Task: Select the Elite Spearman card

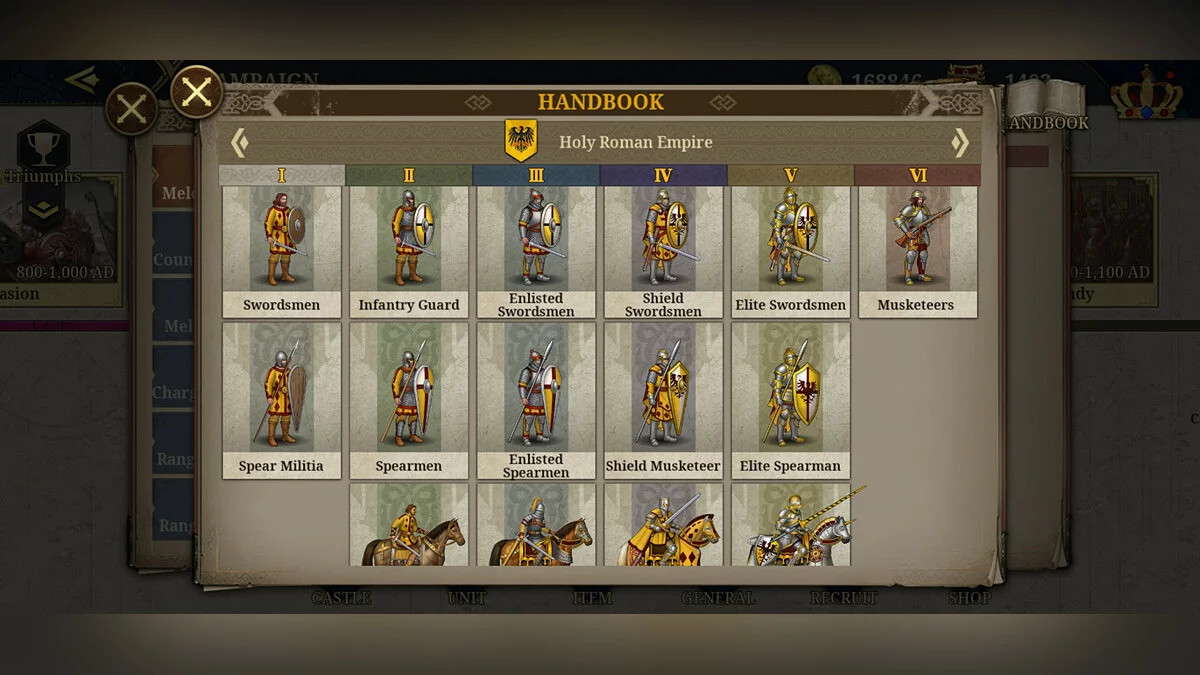Action: click(790, 400)
